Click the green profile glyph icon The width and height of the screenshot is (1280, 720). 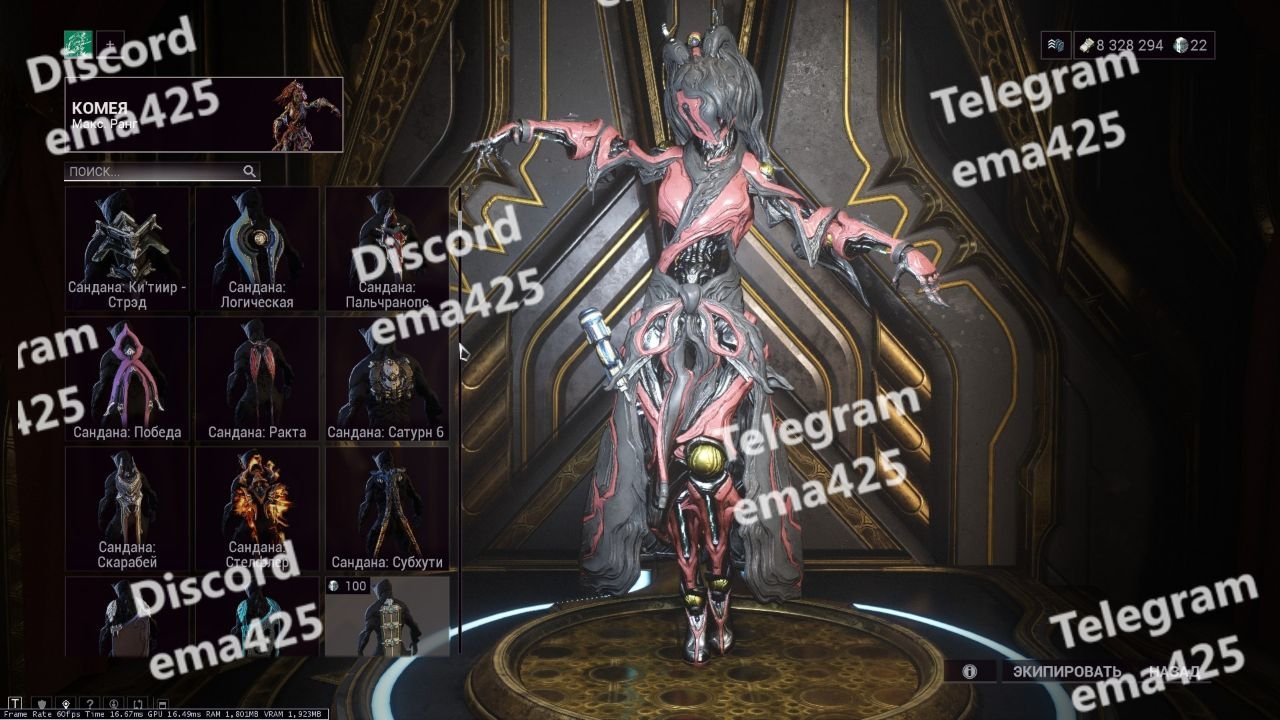(x=78, y=44)
